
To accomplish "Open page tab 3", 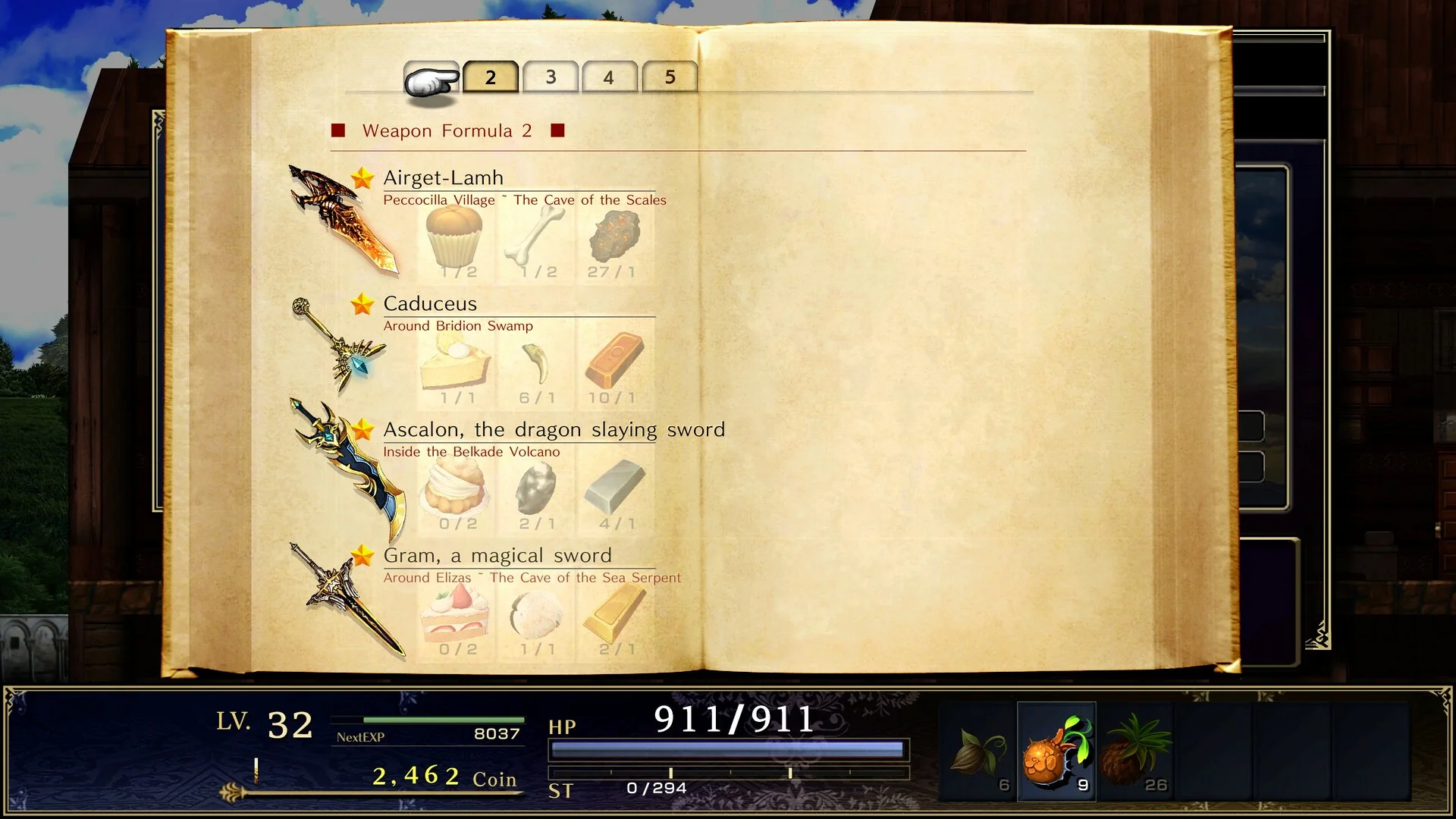I will (551, 77).
